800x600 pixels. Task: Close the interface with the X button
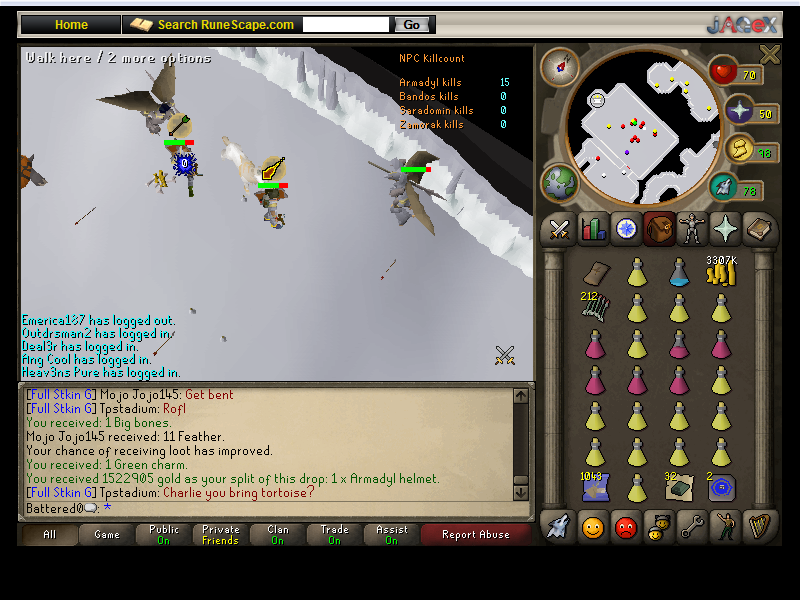point(769,54)
